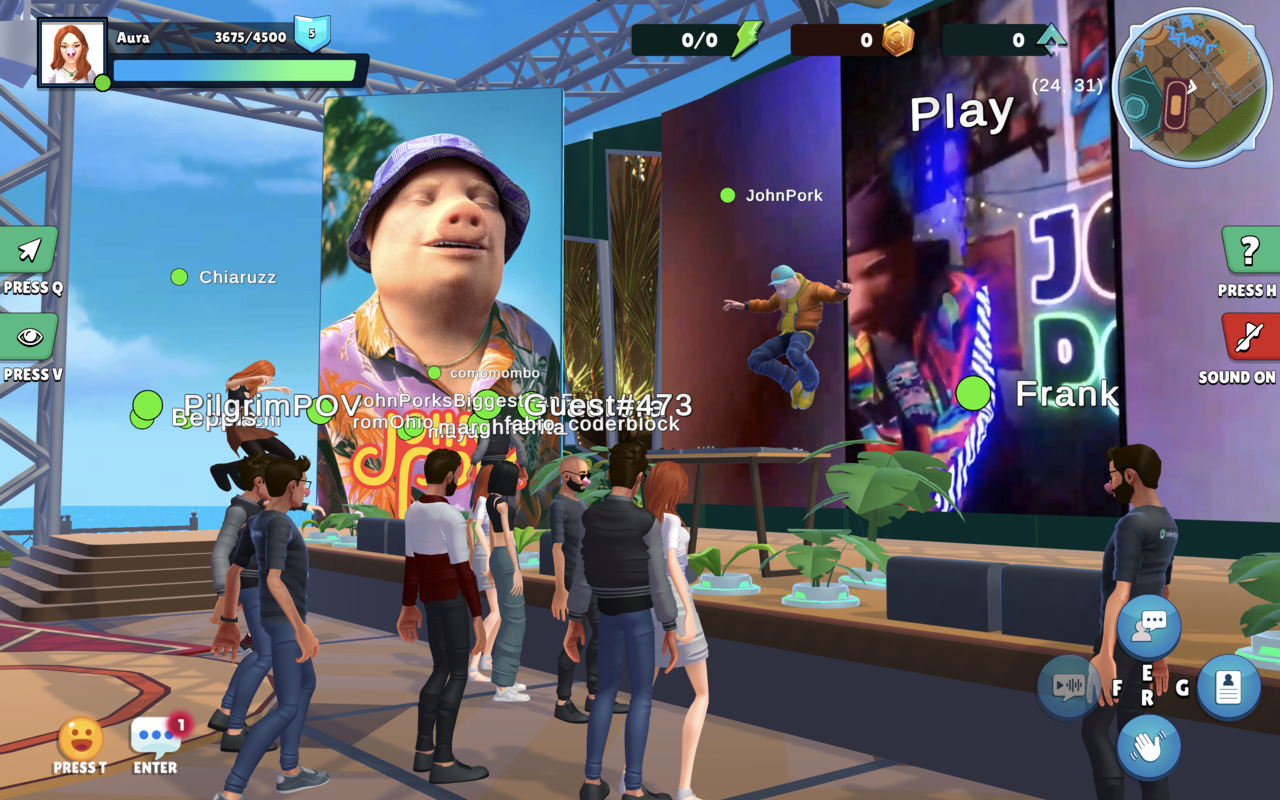Open the question mark help button
Image resolution: width=1280 pixels, height=800 pixels.
(x=1250, y=251)
